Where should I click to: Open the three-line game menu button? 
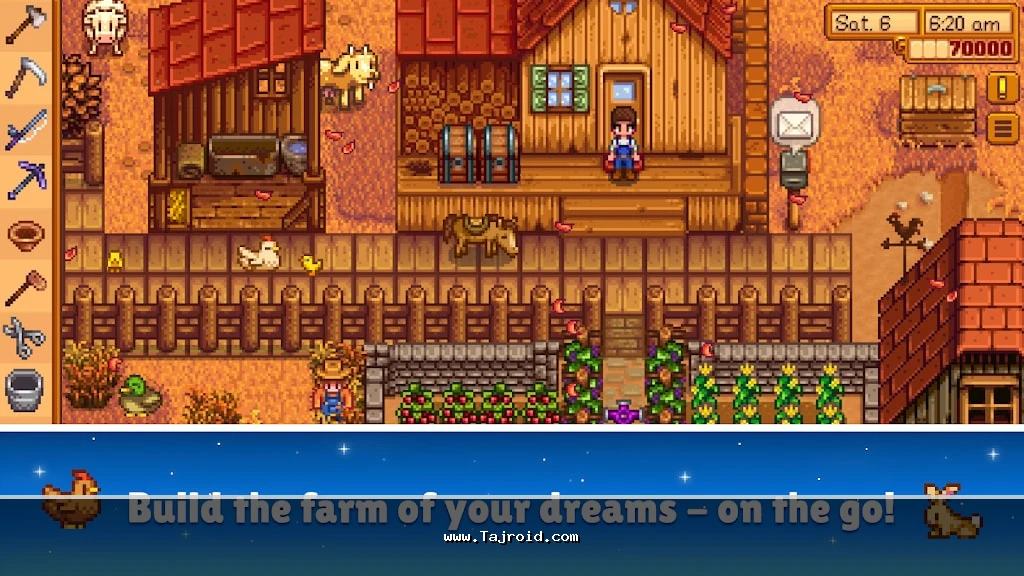point(1003,128)
